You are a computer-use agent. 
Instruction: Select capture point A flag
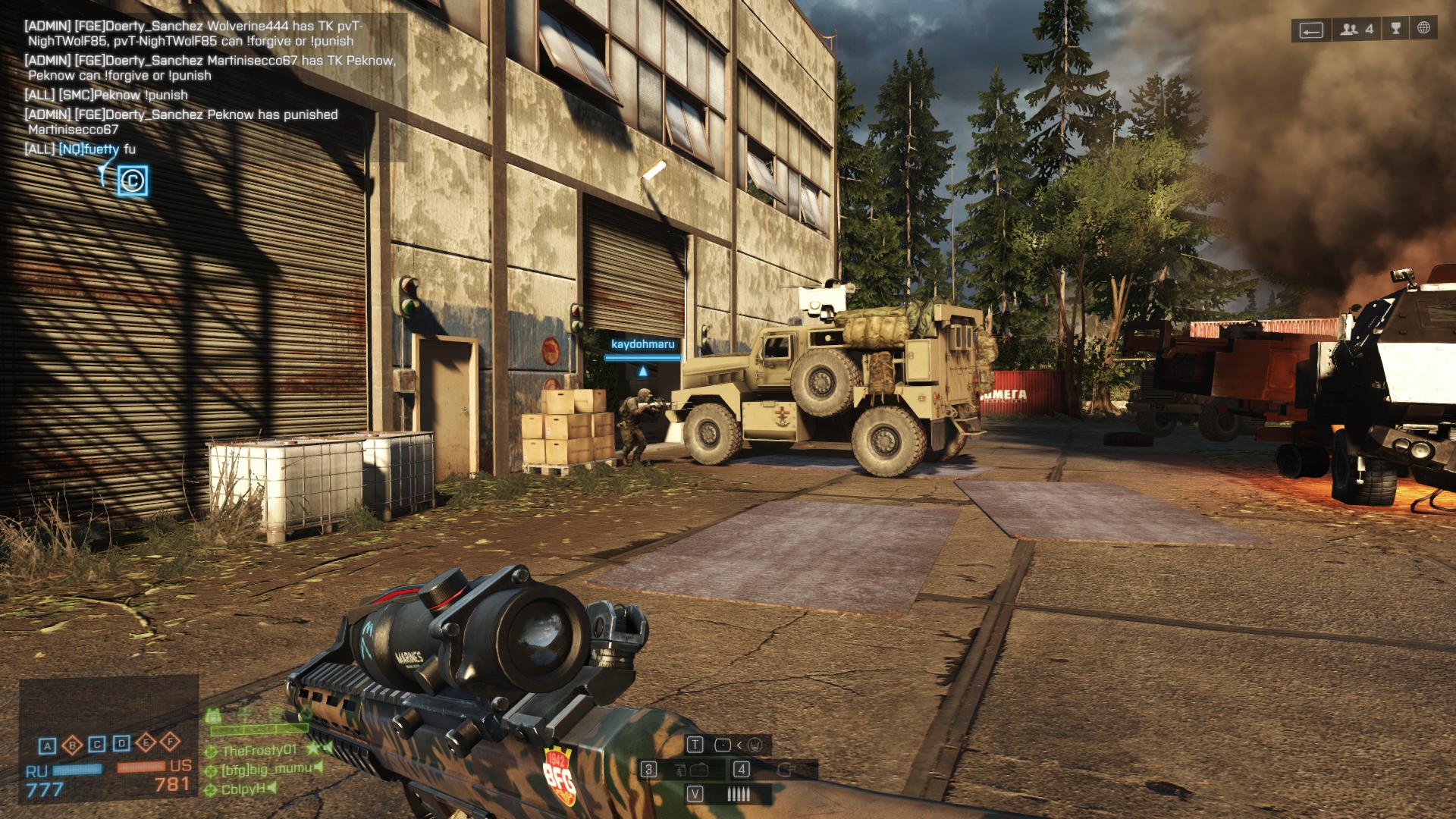click(48, 745)
